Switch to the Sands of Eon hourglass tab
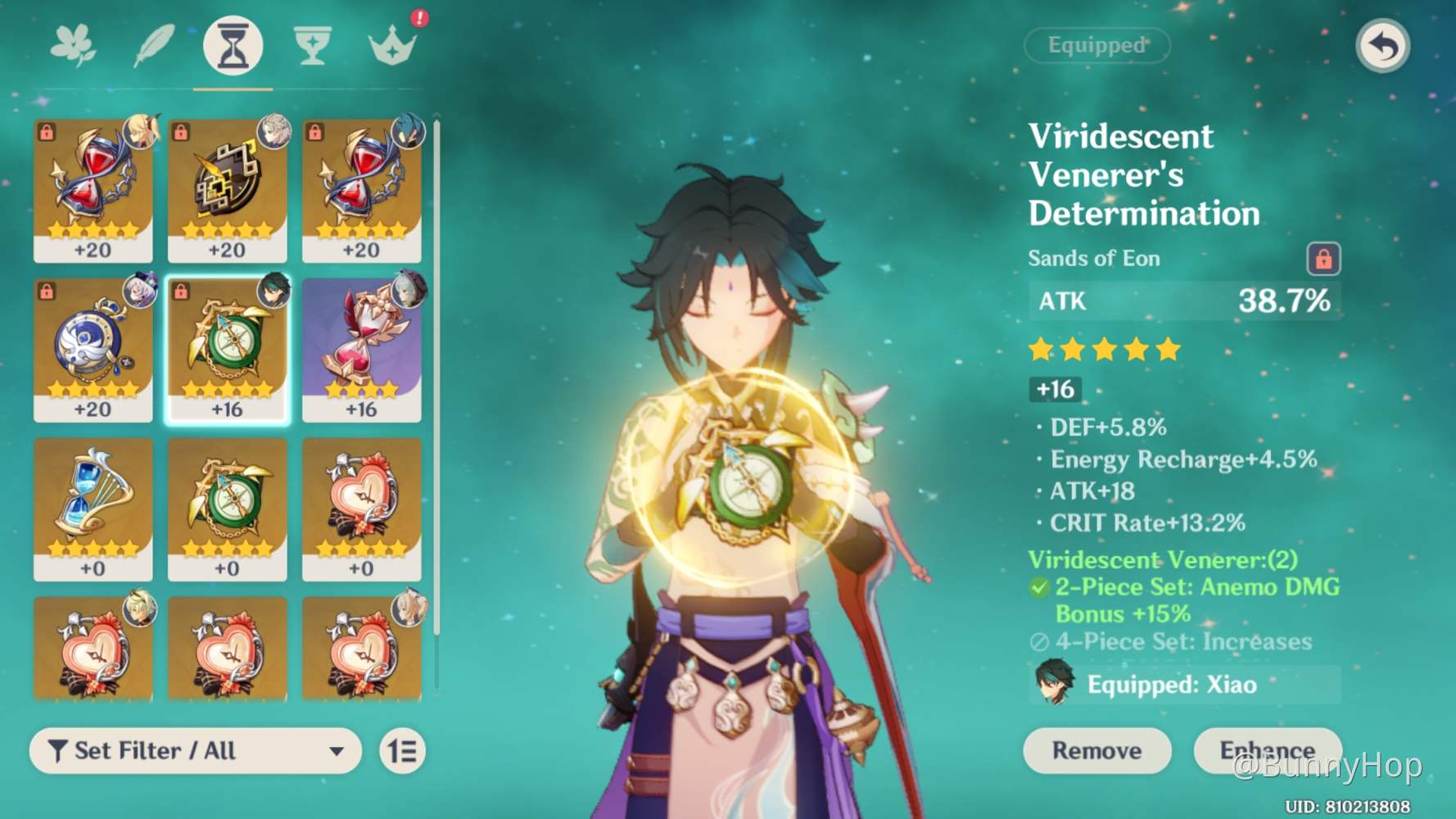 [x=232, y=48]
